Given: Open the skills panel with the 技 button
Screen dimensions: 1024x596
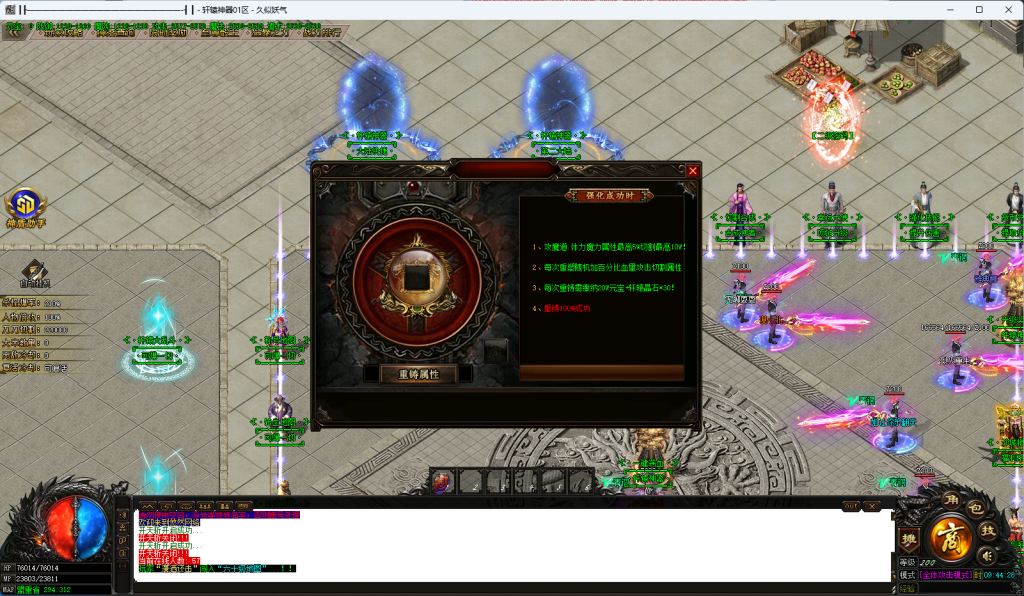Looking at the screenshot, I should click(987, 531).
